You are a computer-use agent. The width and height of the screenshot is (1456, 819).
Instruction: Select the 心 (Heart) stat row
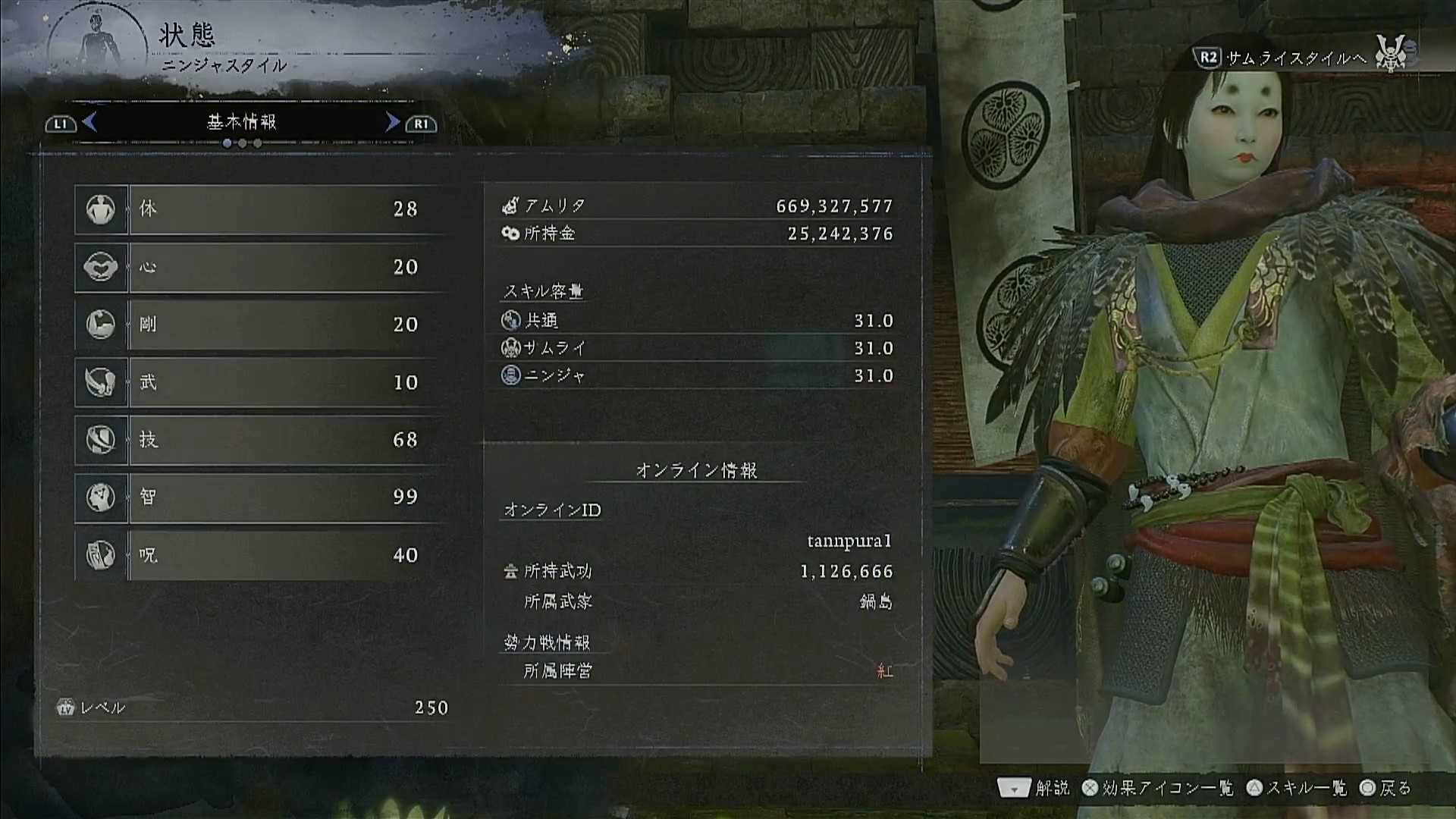tap(258, 267)
